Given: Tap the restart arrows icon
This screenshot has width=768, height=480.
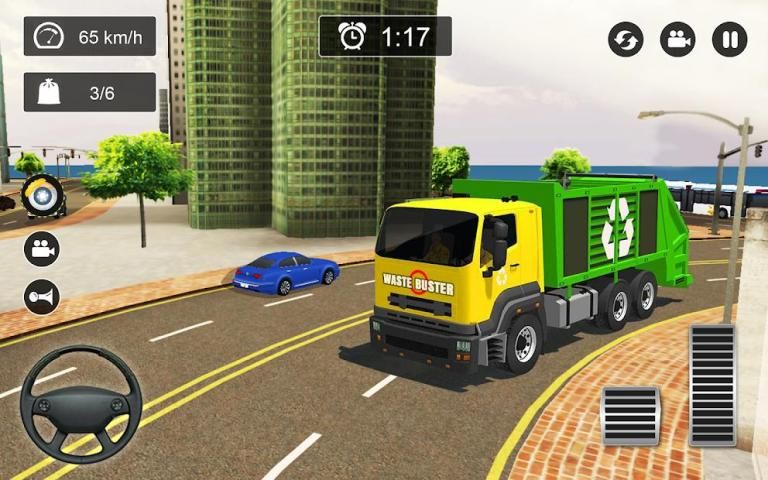Looking at the screenshot, I should (x=626, y=40).
